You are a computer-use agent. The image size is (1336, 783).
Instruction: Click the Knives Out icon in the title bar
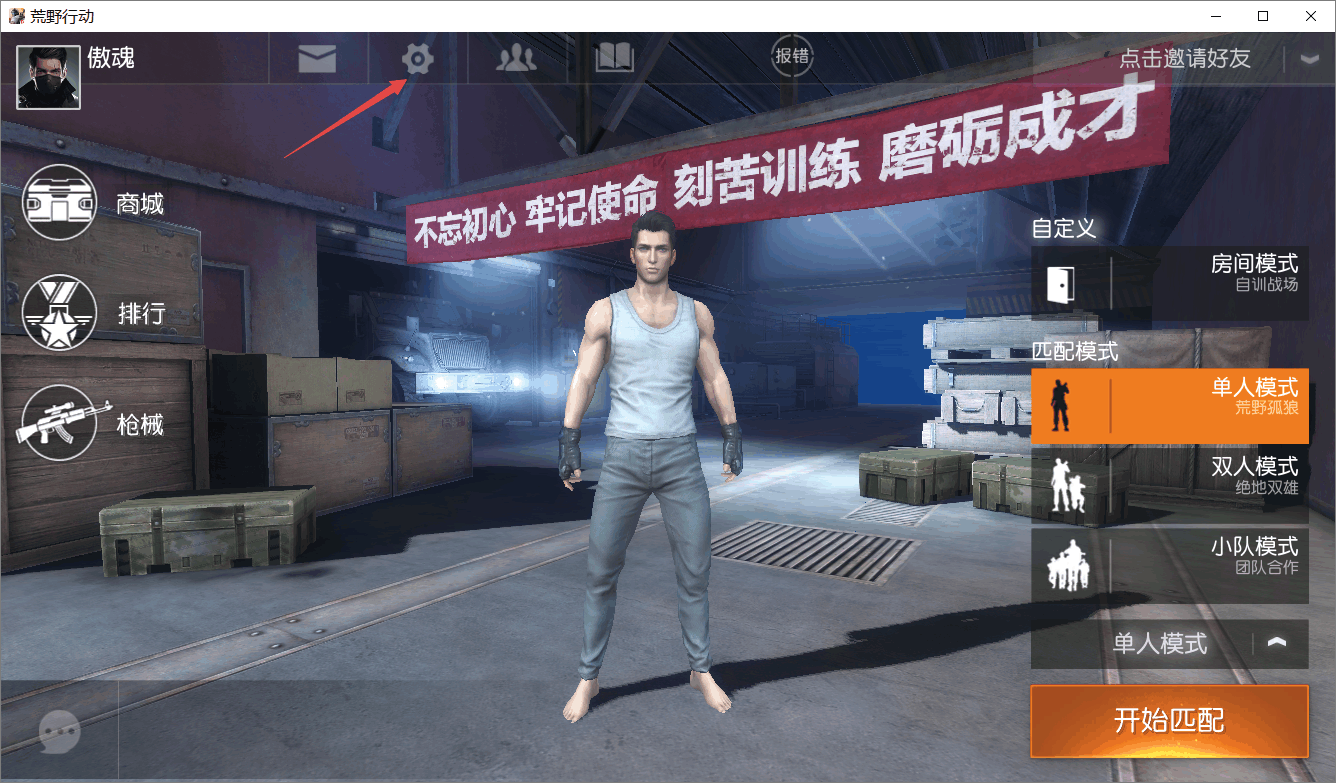(x=16, y=16)
